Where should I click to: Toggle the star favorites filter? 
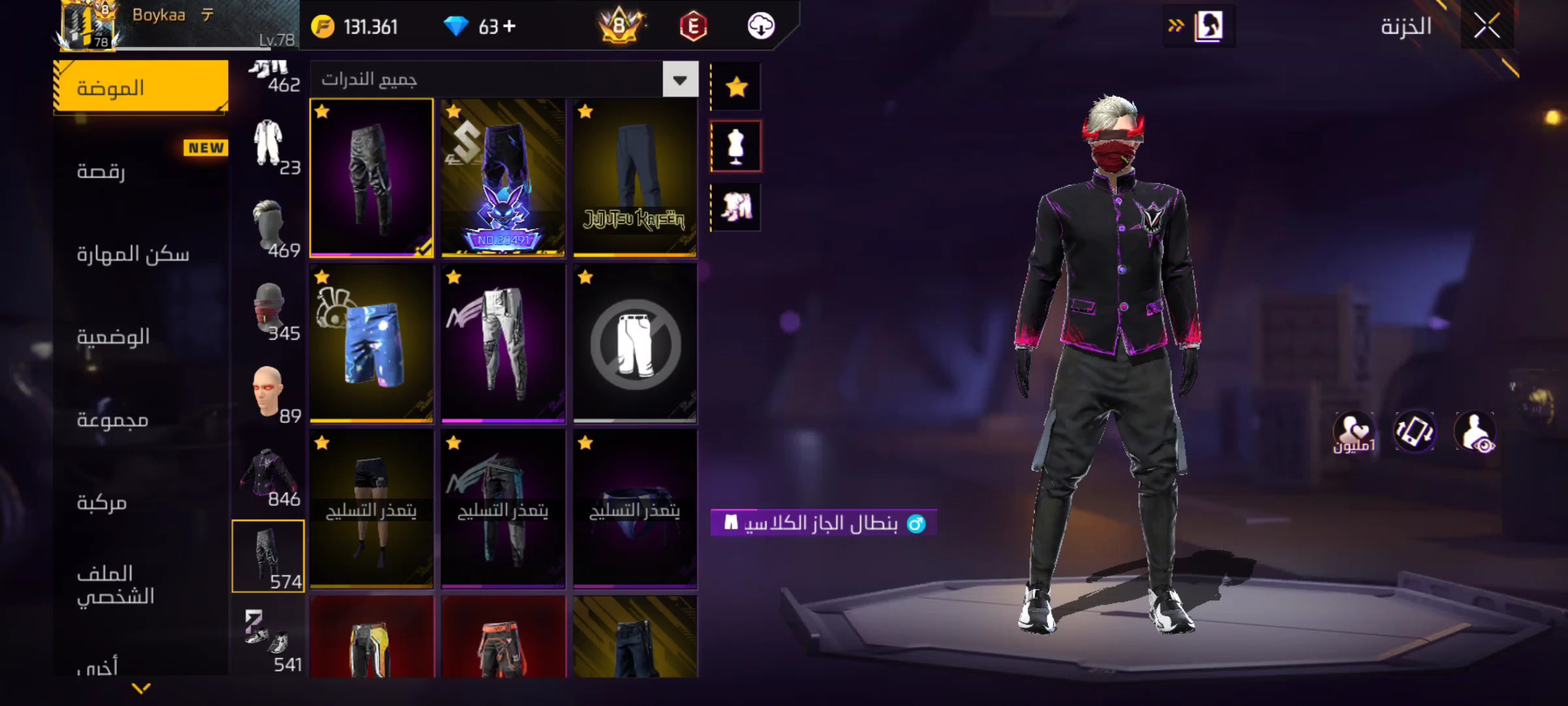pos(736,86)
